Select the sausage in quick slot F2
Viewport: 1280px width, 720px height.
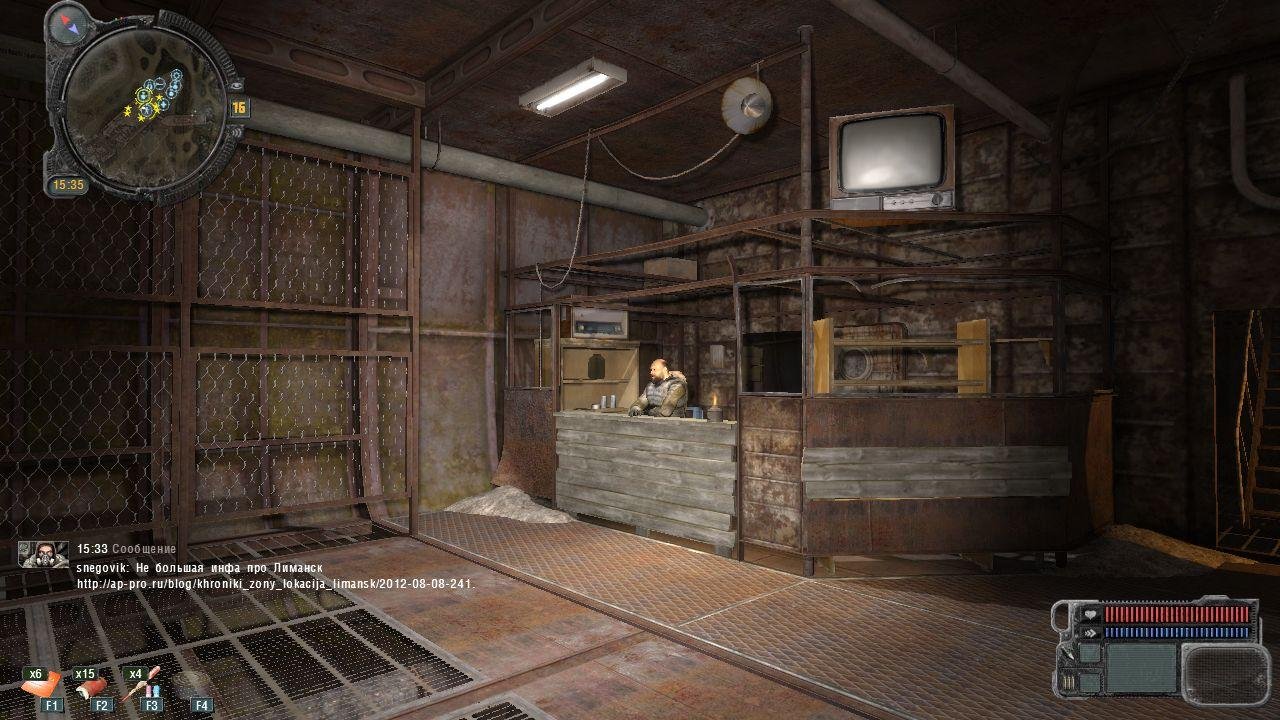click(96, 688)
